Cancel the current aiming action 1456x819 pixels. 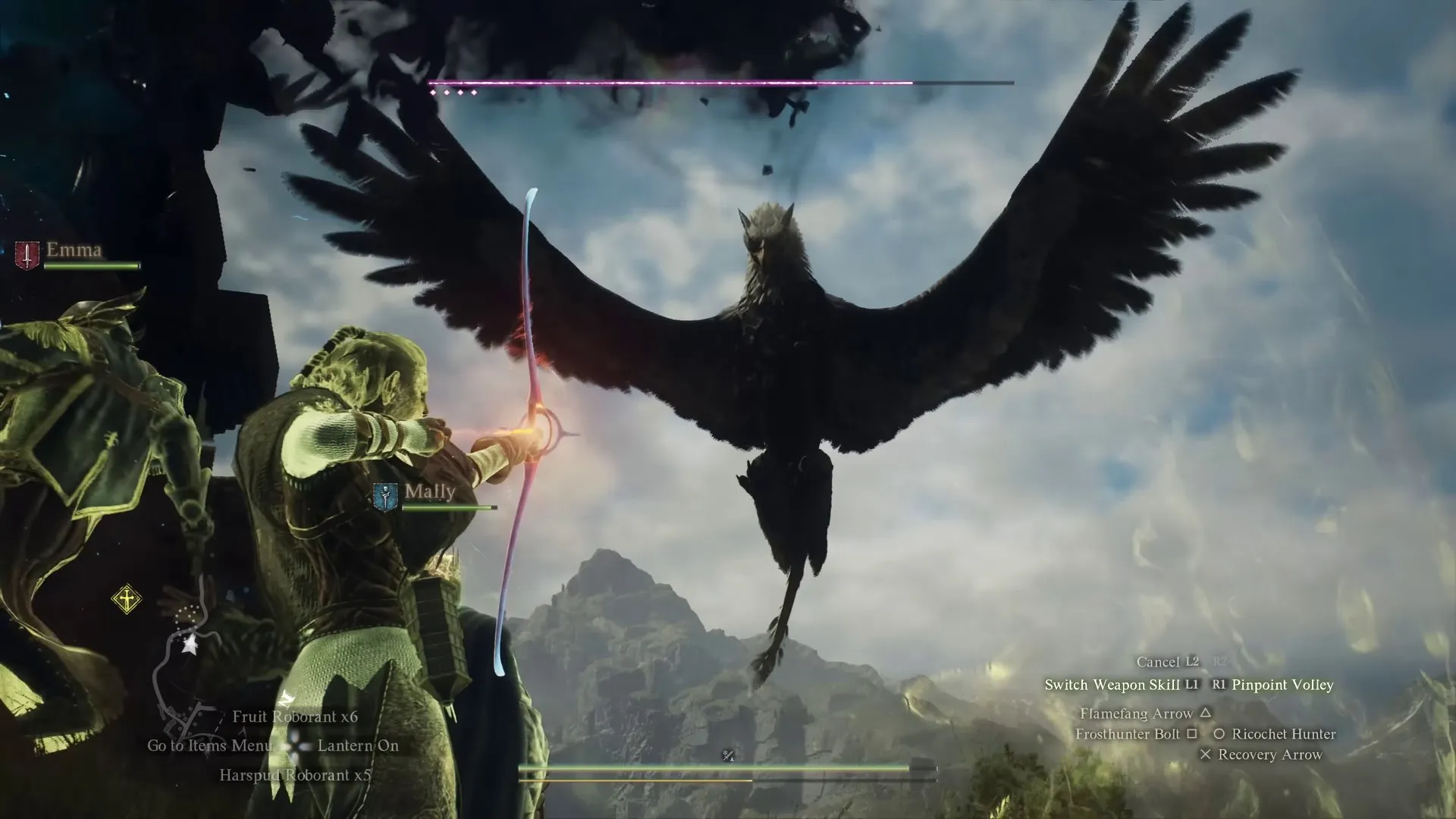(x=1157, y=662)
